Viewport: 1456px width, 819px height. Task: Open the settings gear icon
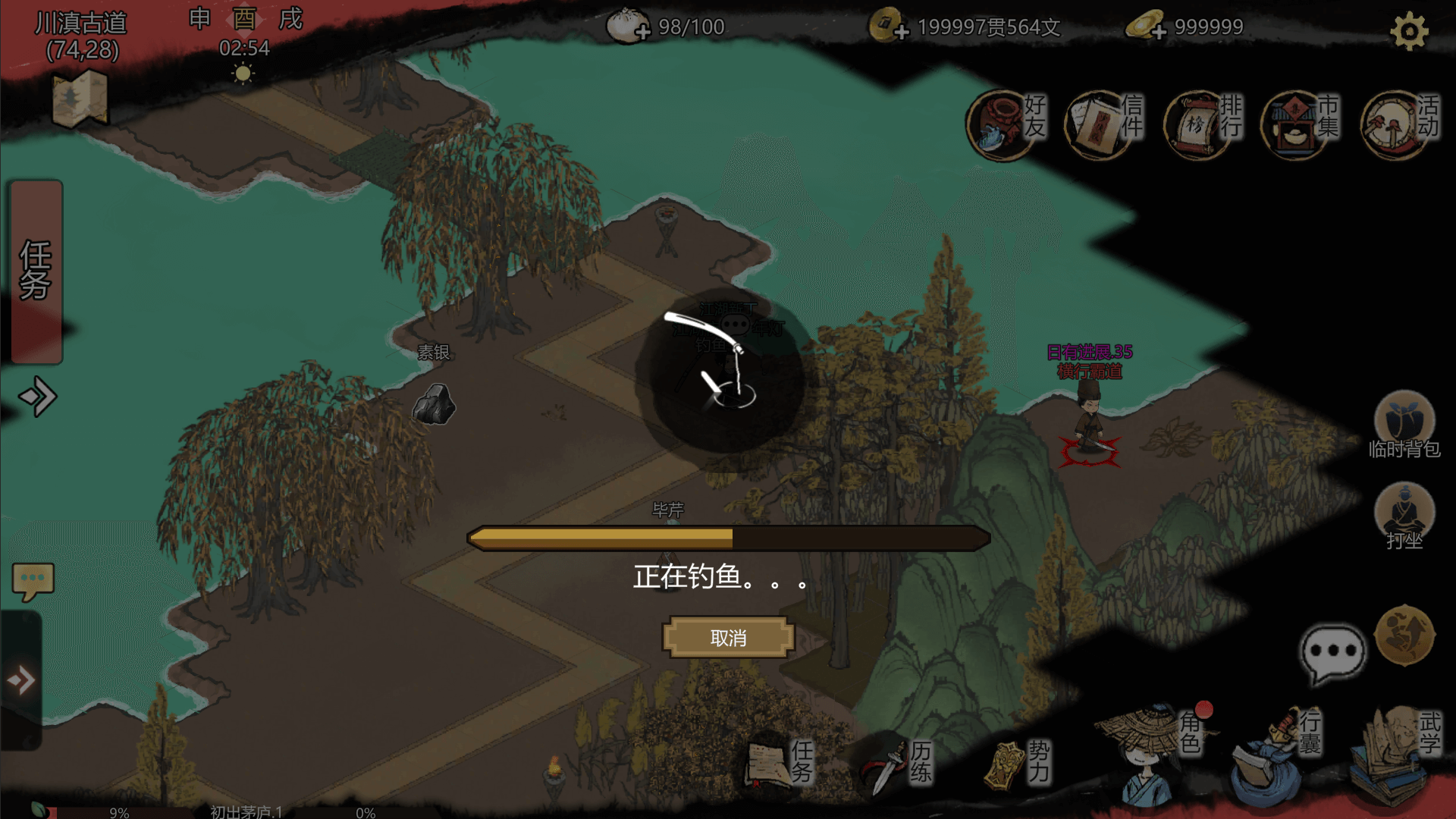1409,32
